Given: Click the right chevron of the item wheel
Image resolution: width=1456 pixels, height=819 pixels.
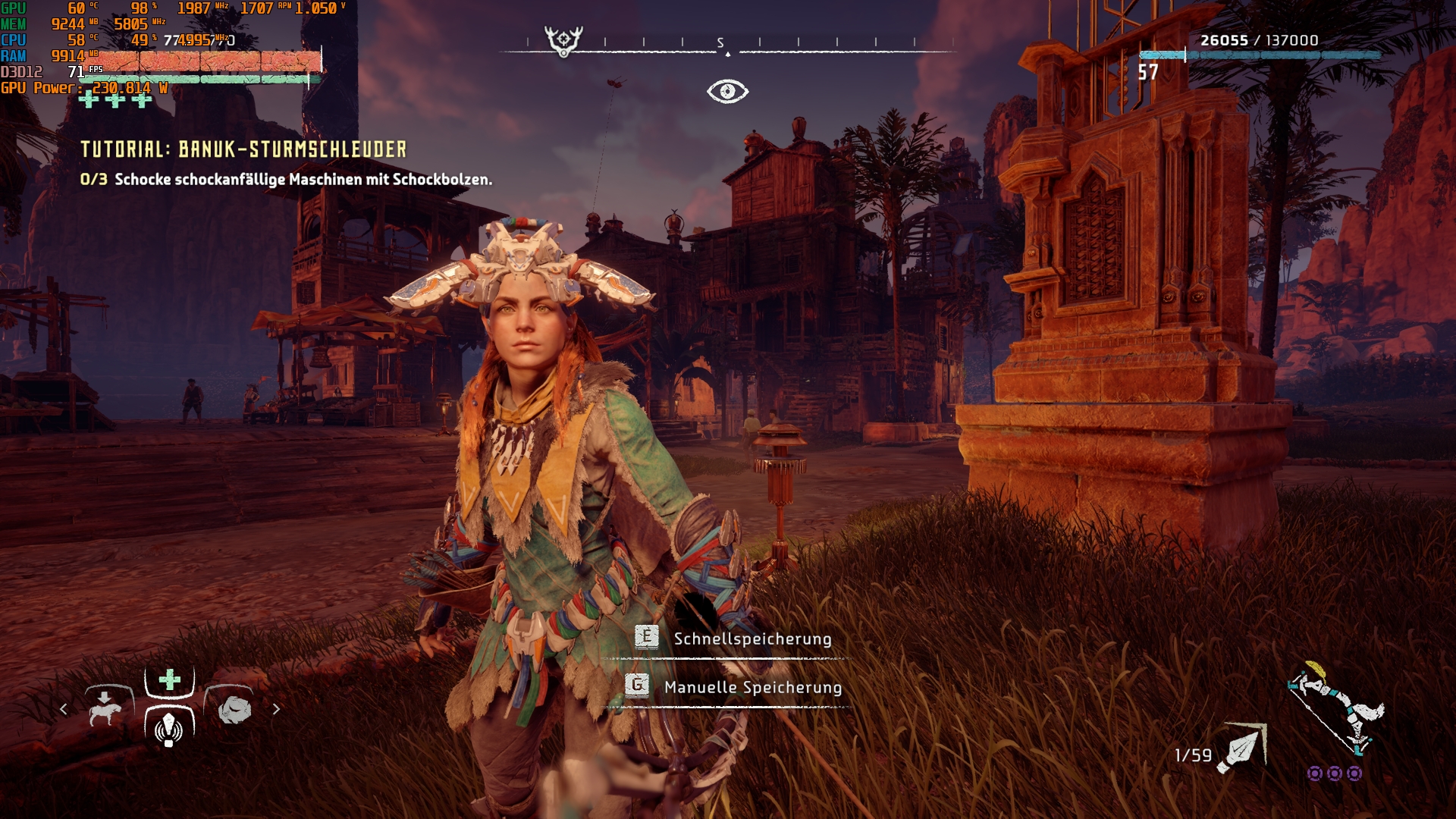Looking at the screenshot, I should (x=275, y=711).
